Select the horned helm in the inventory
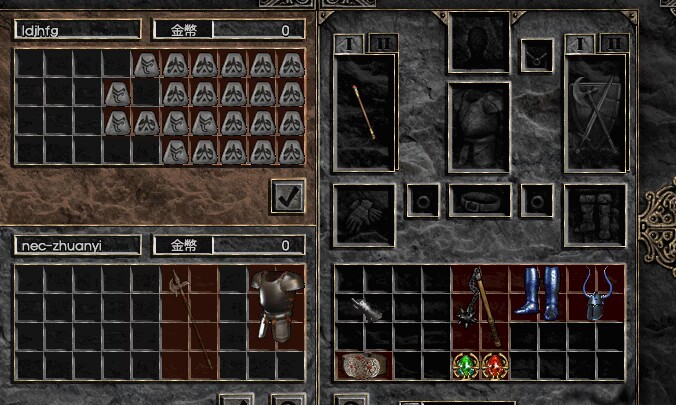This screenshot has height=405, width=676. tap(595, 292)
